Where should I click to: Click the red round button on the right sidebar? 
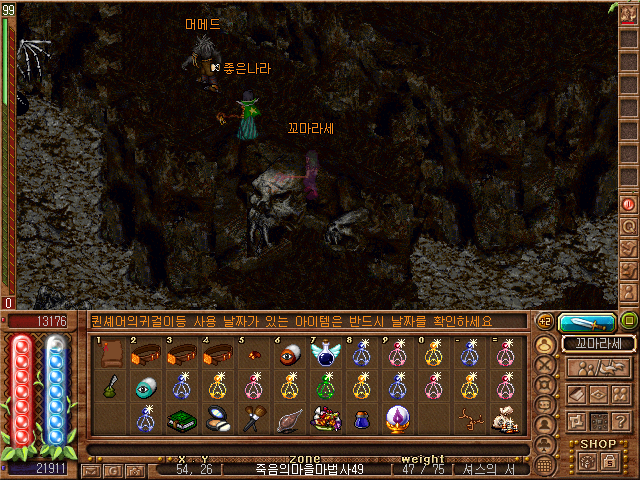tap(629, 203)
